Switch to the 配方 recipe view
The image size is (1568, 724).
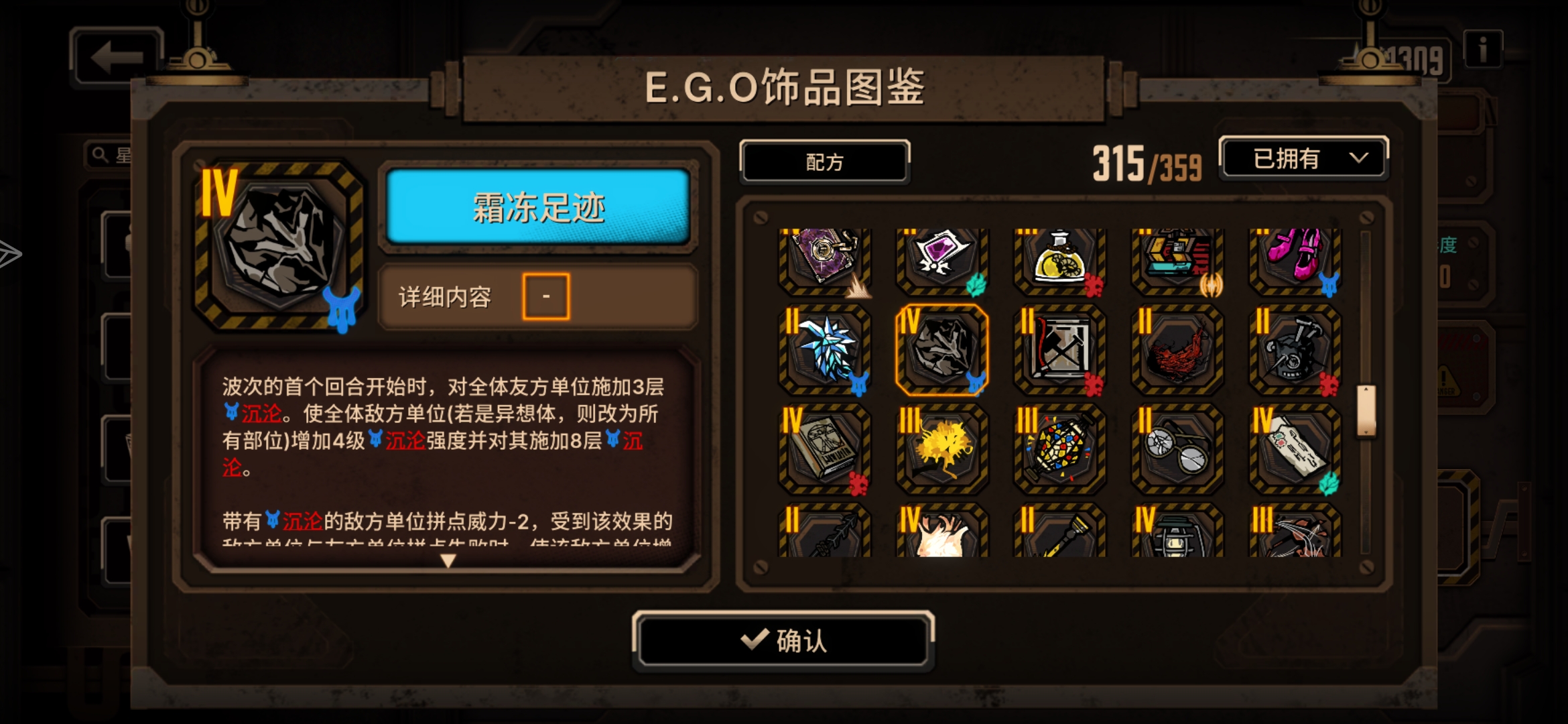point(824,162)
